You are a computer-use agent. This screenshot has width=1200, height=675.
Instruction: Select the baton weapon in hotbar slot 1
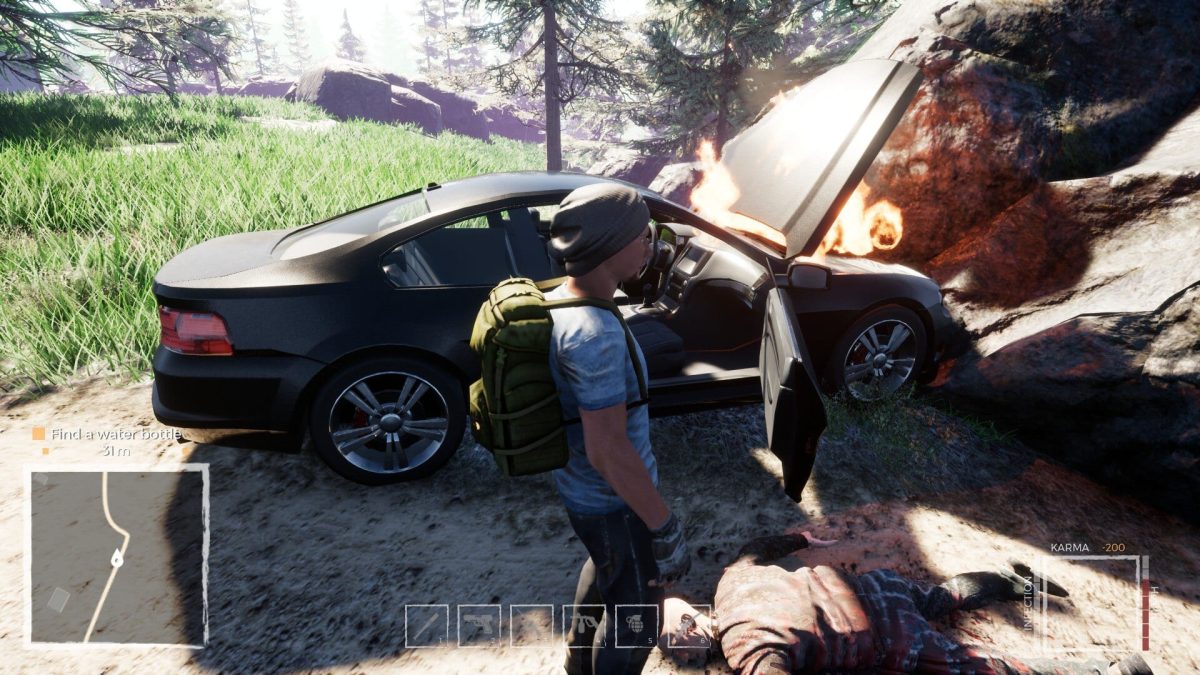pyautogui.click(x=427, y=626)
